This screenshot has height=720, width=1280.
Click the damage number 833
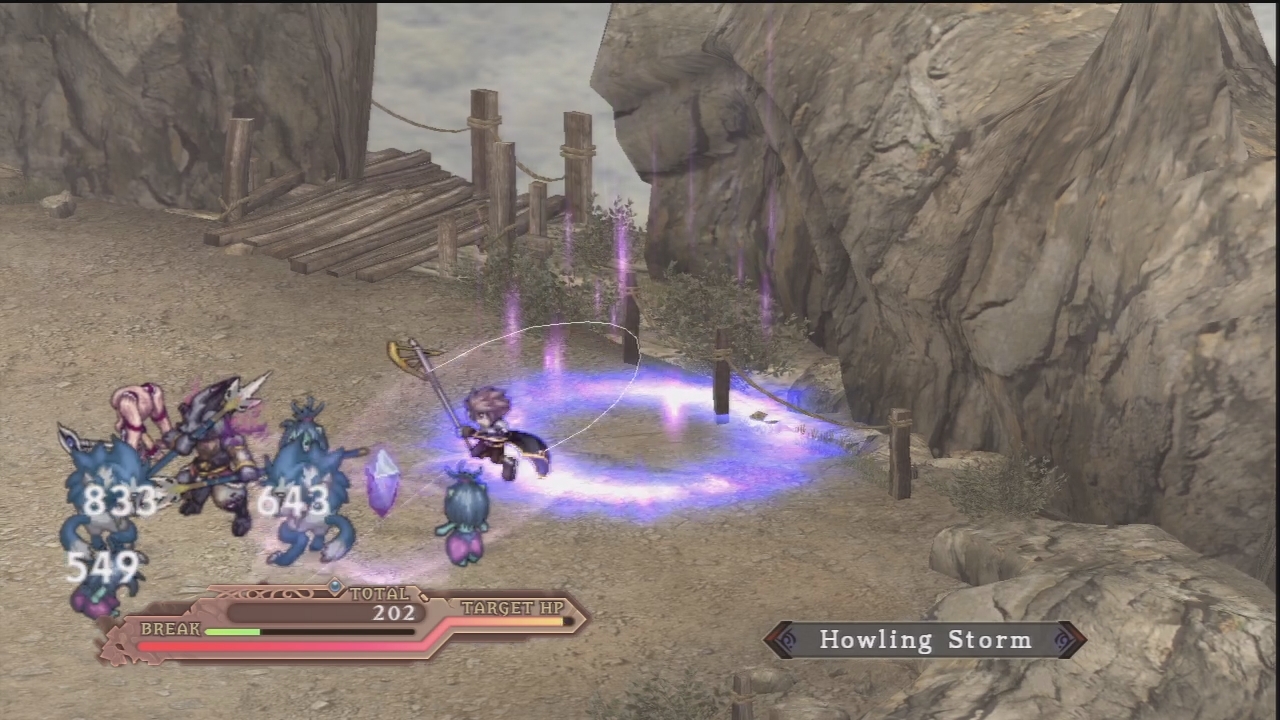pos(120,500)
